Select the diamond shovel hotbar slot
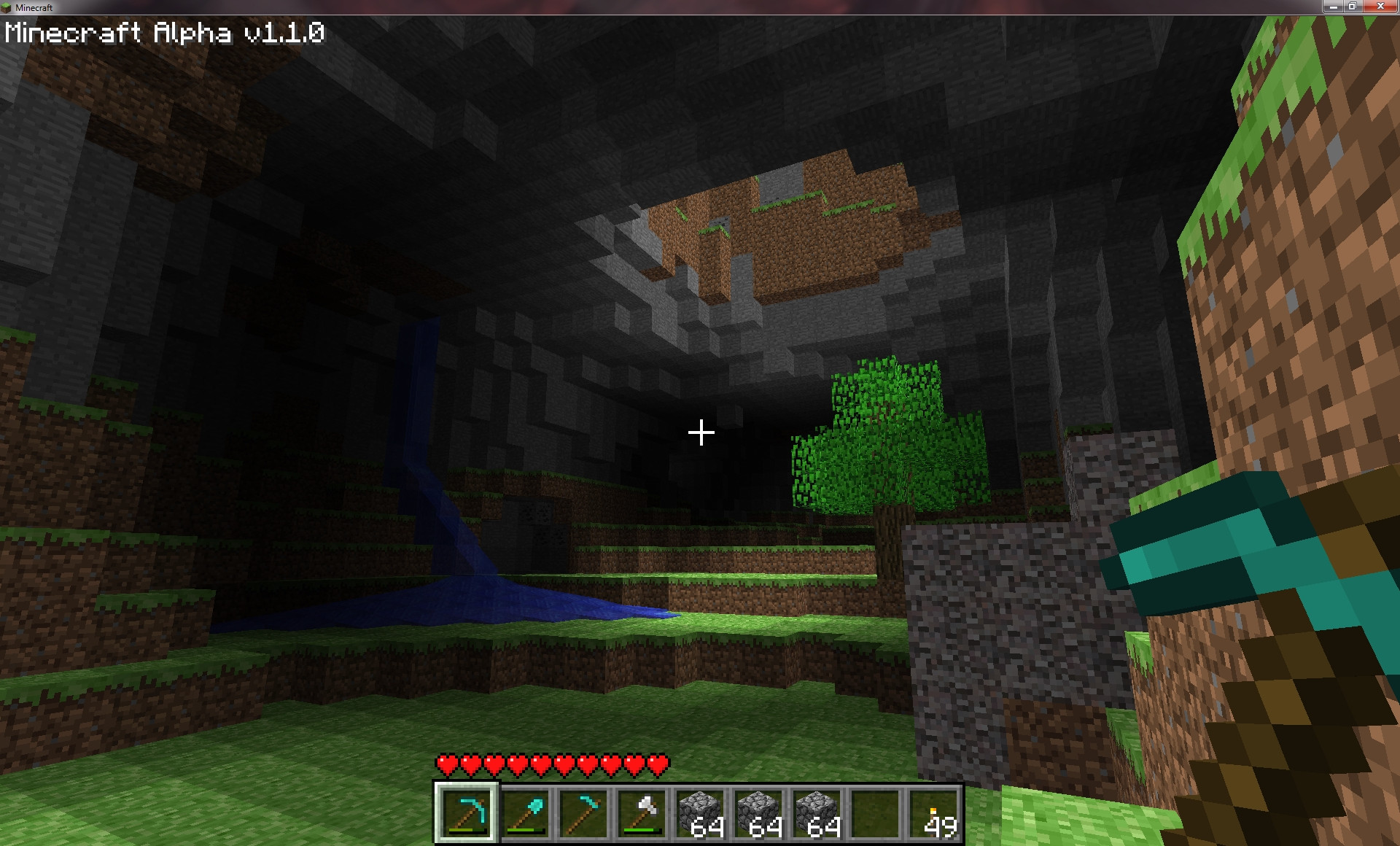 [526, 812]
